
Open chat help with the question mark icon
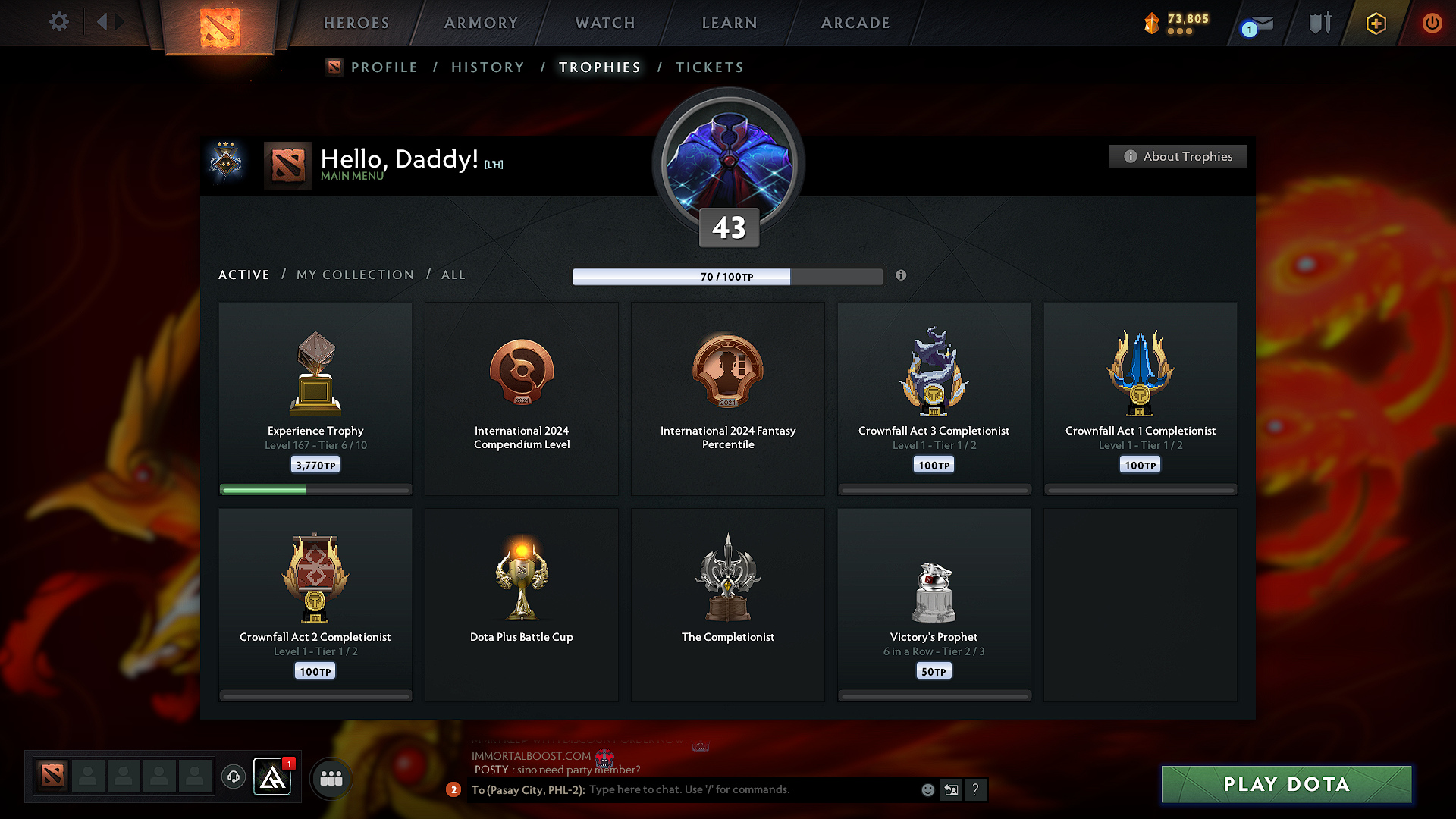pyautogui.click(x=976, y=789)
